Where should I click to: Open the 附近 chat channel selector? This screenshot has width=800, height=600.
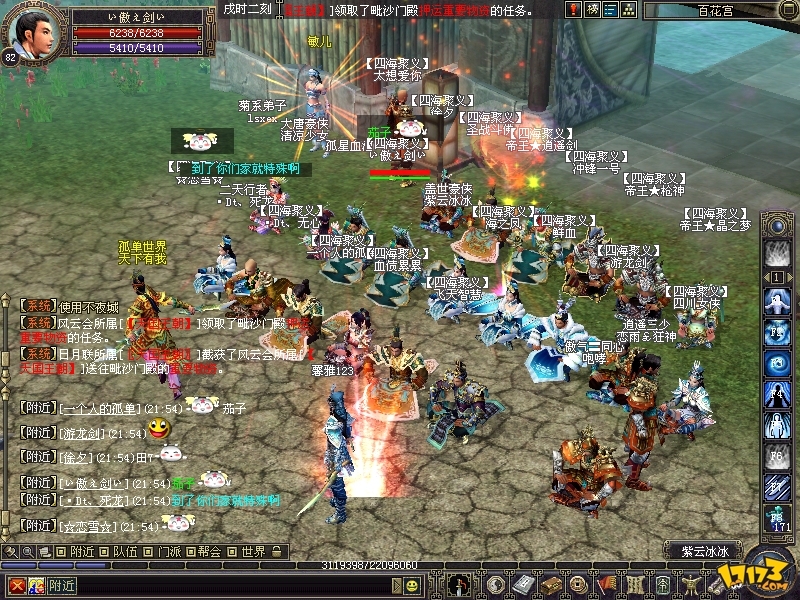tap(62, 585)
